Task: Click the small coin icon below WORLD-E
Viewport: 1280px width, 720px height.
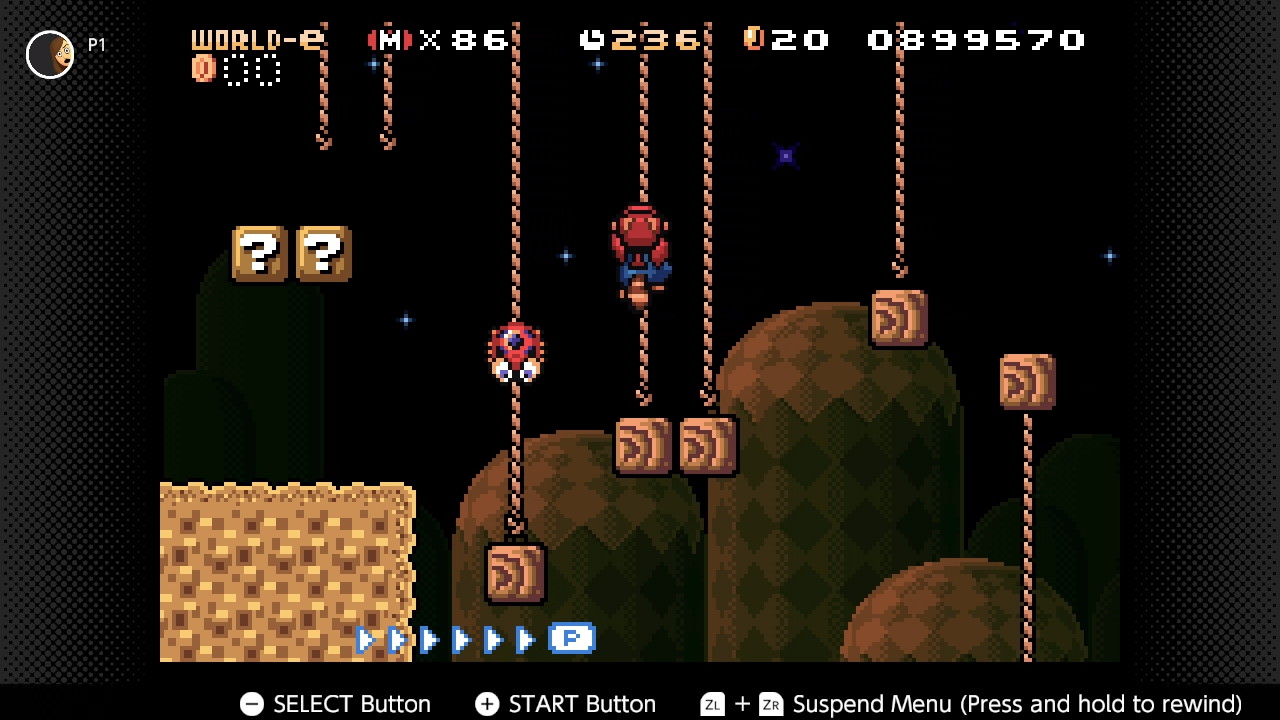Action: point(203,71)
